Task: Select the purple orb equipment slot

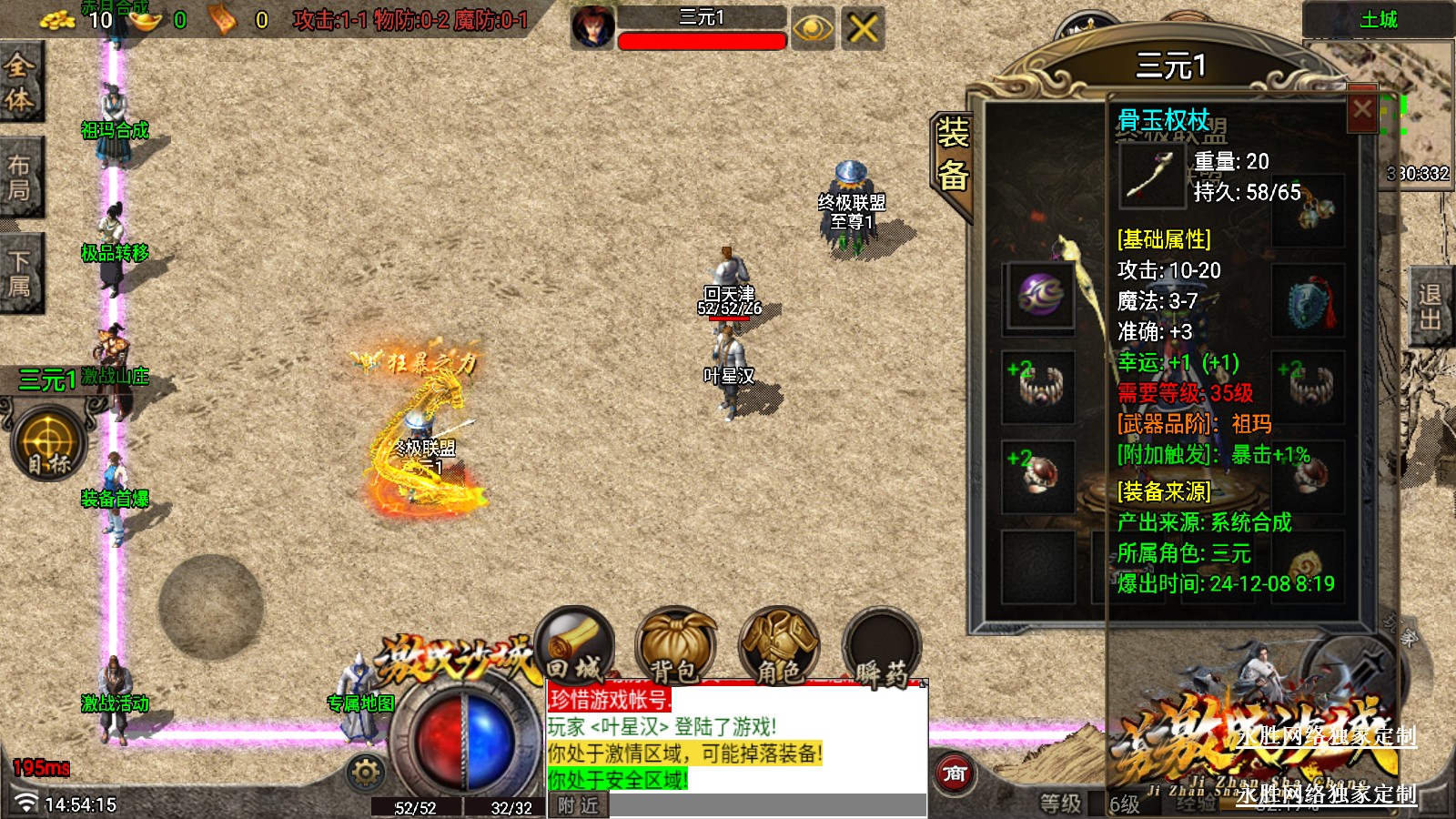Action: click(x=1039, y=297)
